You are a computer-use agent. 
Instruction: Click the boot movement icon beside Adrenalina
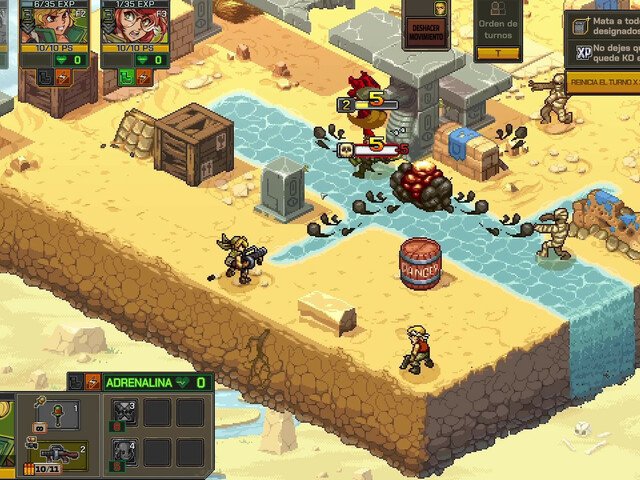76,382
